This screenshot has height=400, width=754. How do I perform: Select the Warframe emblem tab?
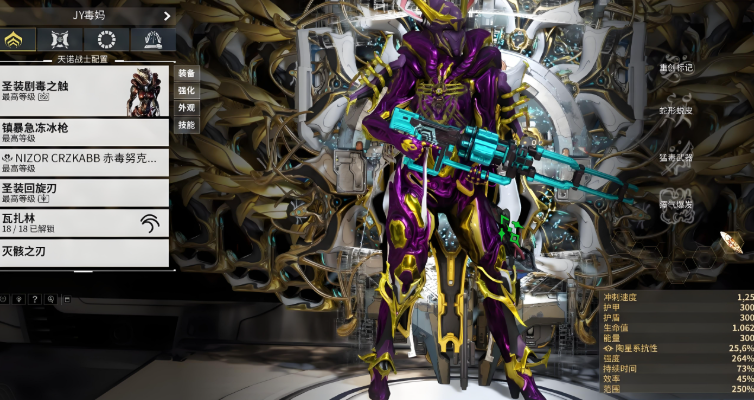(x=16, y=40)
